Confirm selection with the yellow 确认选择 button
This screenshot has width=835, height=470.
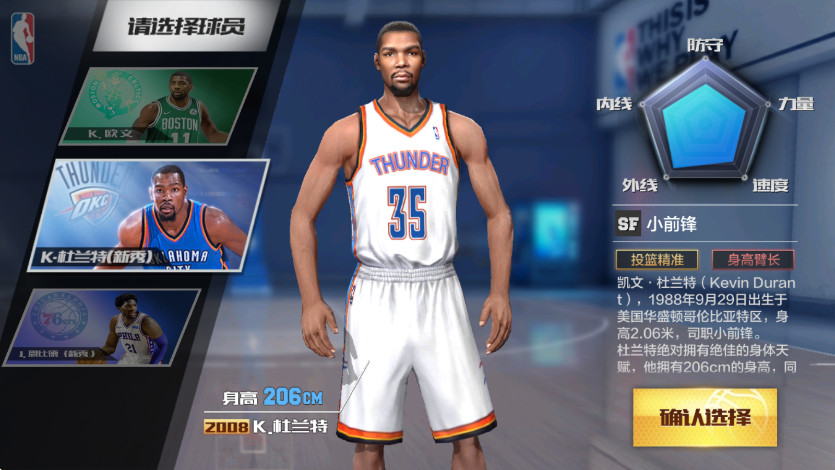pos(704,416)
